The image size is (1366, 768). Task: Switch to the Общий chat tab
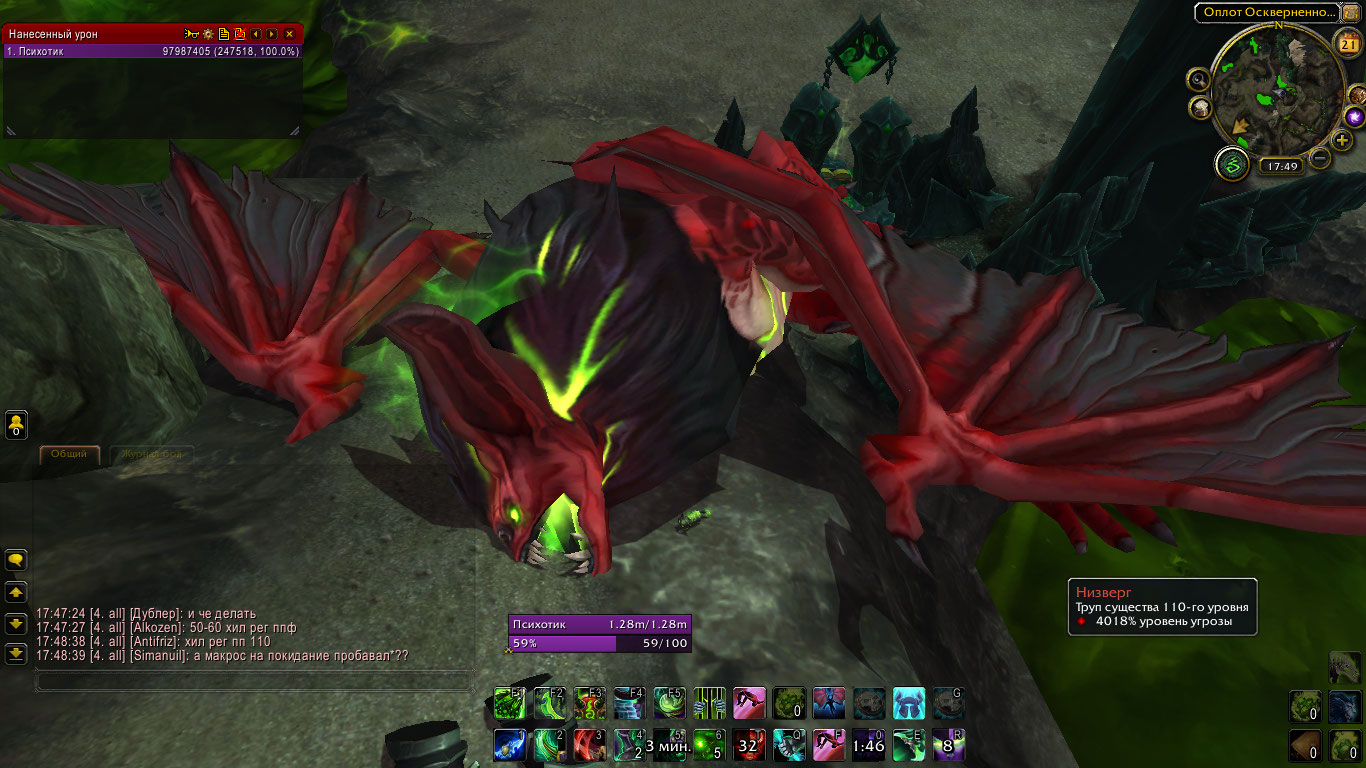[69, 454]
